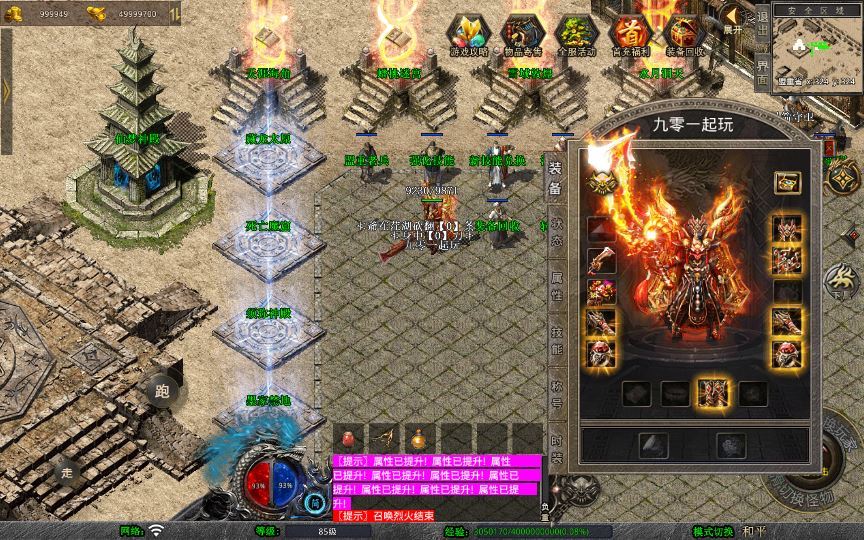Switch to the 时装 fashion tab
This screenshot has width=864, height=540.
click(555, 449)
